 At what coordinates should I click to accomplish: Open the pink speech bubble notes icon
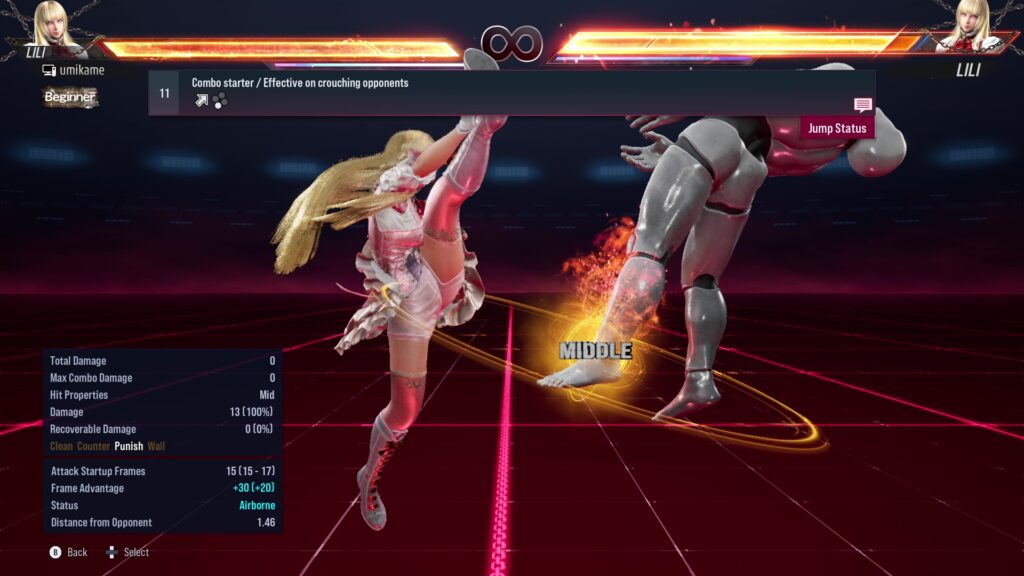click(863, 105)
